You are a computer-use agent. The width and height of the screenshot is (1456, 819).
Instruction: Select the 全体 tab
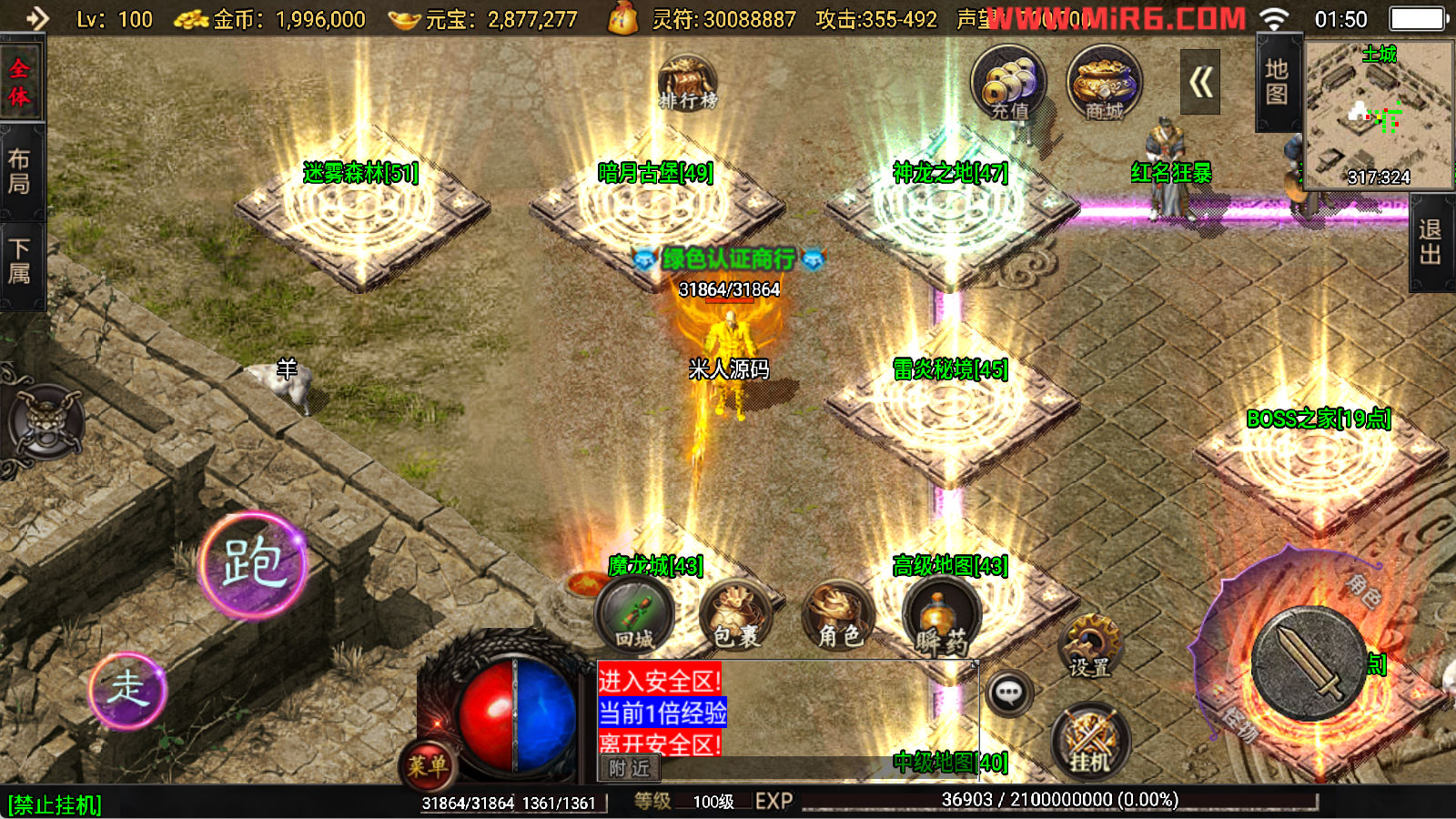(x=20, y=82)
